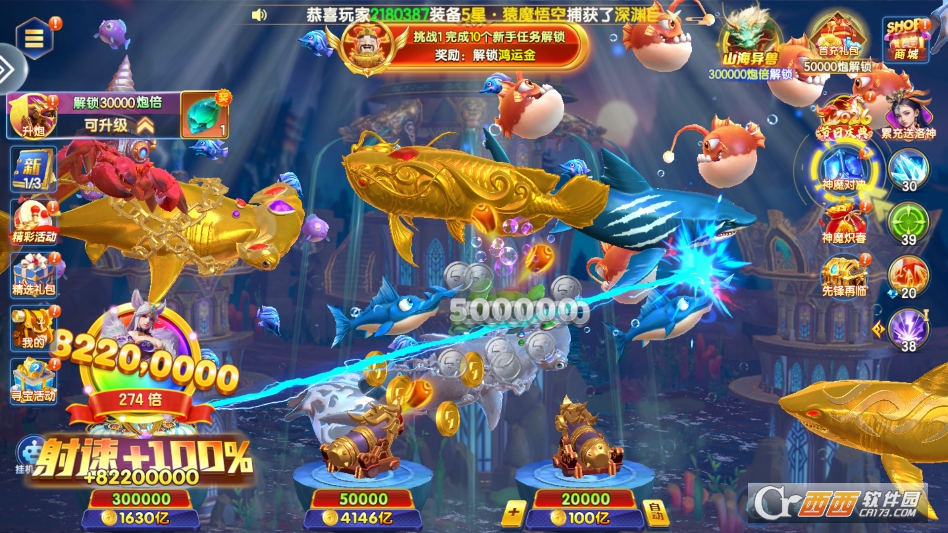Toggle the 自动 auto-fire button
The height and width of the screenshot is (533, 948).
click(655, 513)
